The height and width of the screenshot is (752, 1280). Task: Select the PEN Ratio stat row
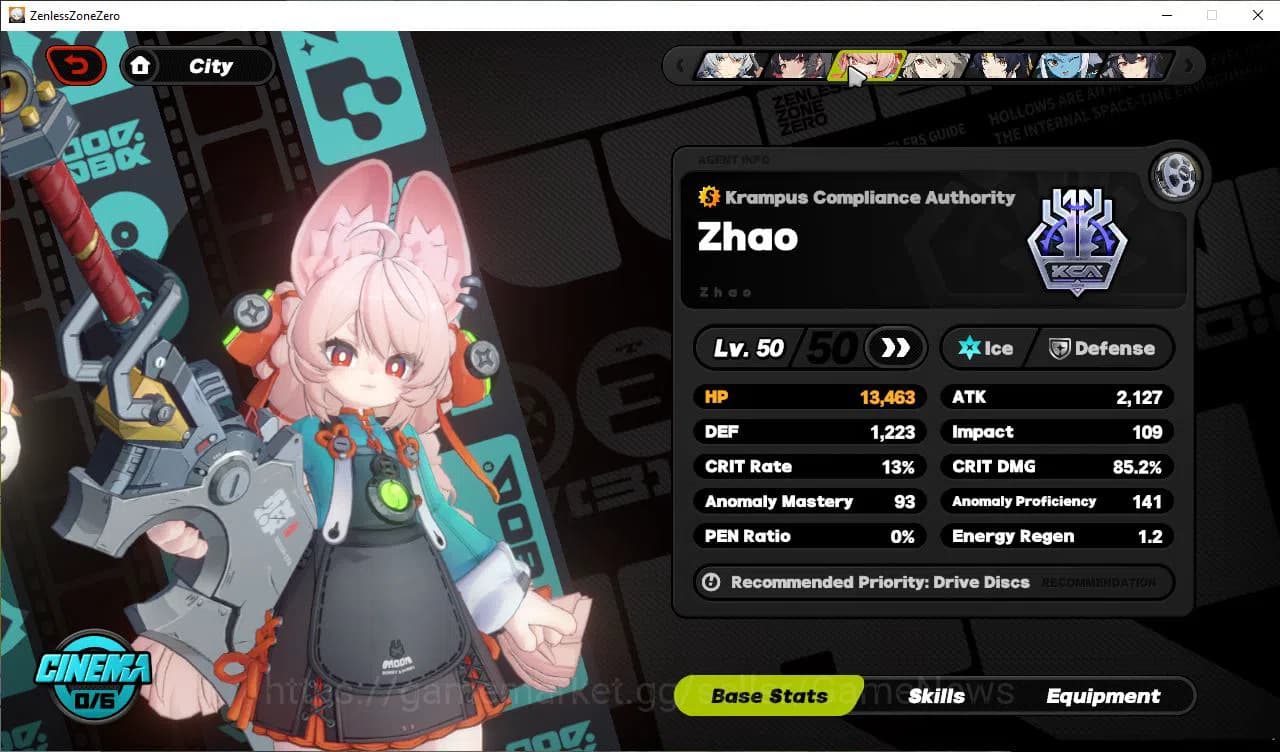coord(810,536)
